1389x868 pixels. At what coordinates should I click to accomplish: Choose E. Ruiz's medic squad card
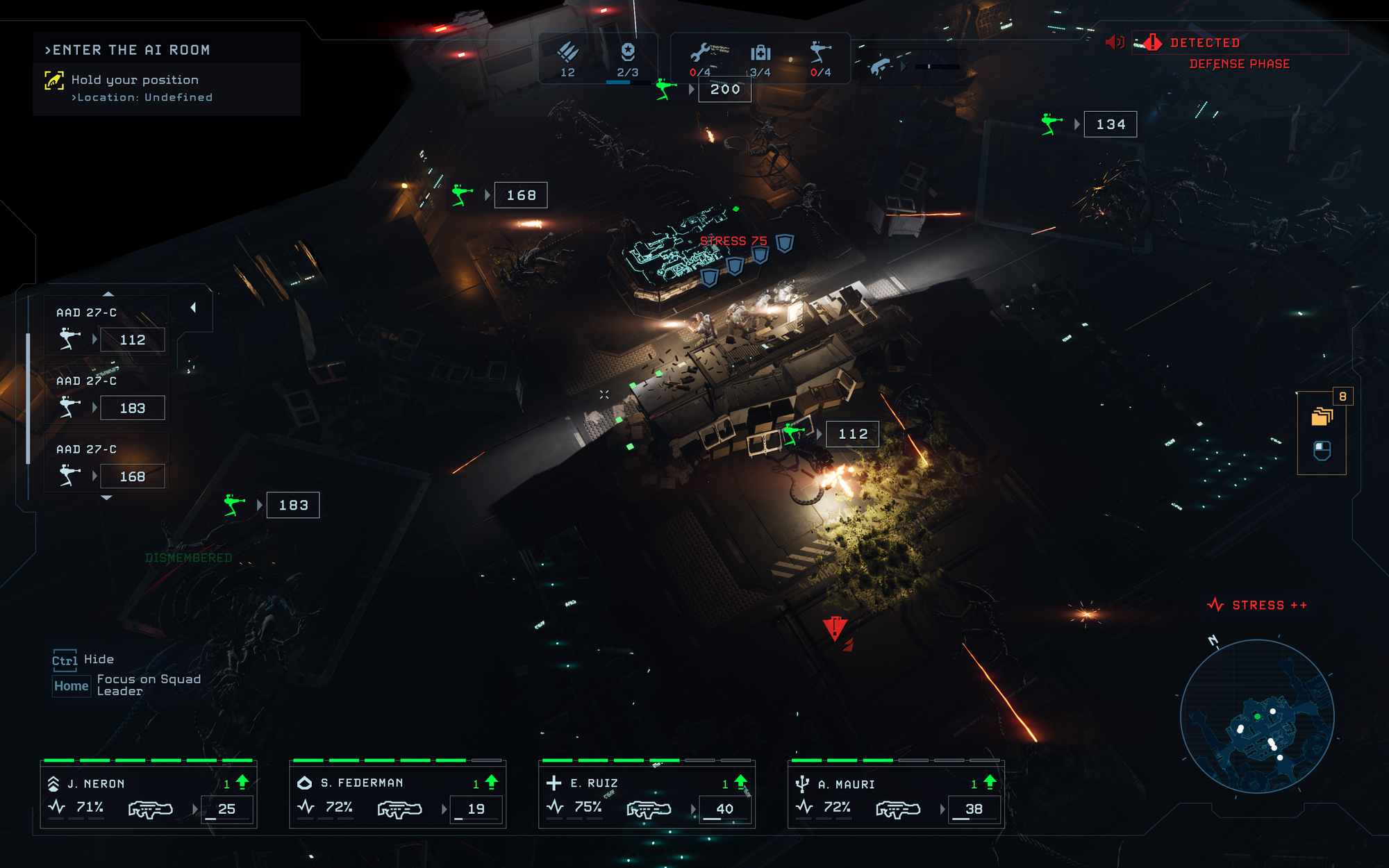(x=647, y=794)
